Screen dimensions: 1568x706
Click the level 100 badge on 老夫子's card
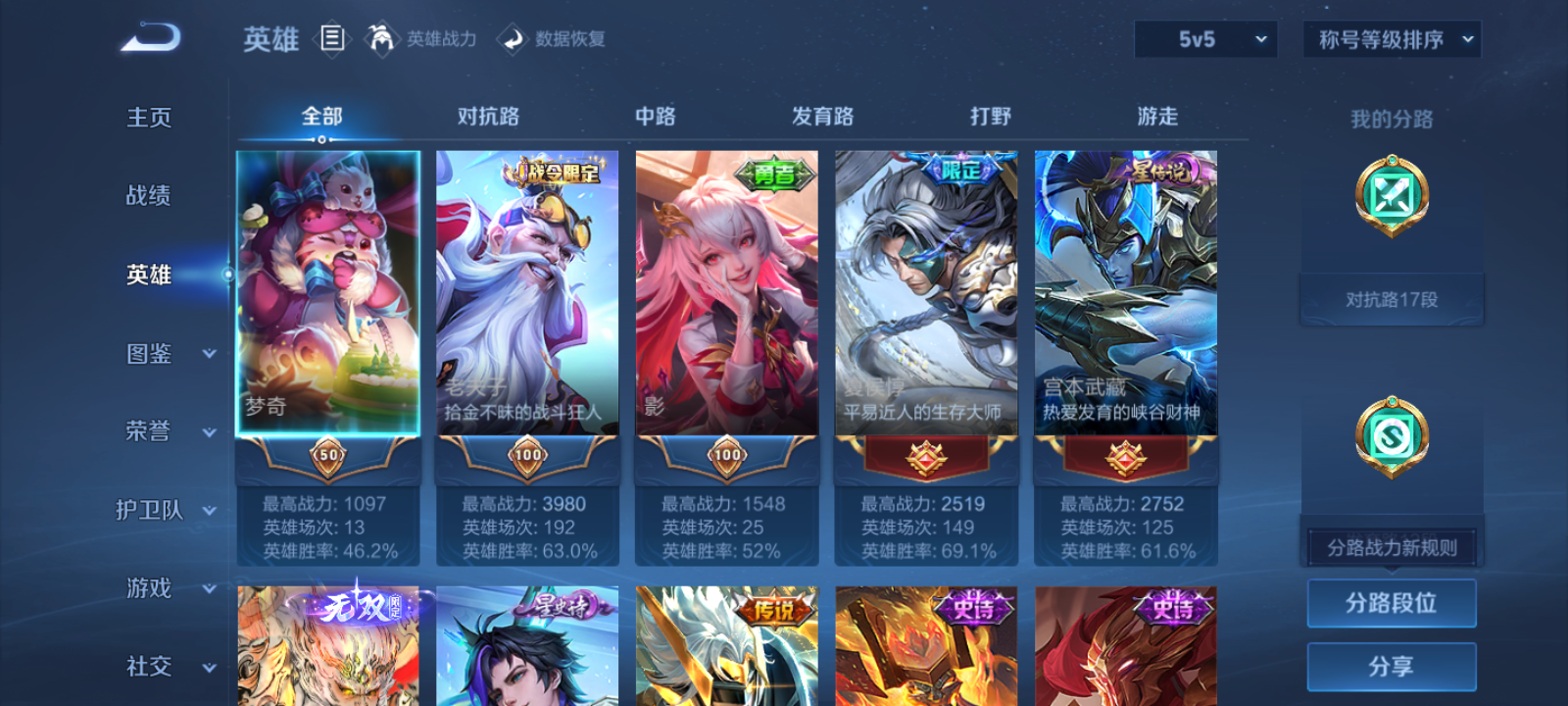click(x=526, y=457)
